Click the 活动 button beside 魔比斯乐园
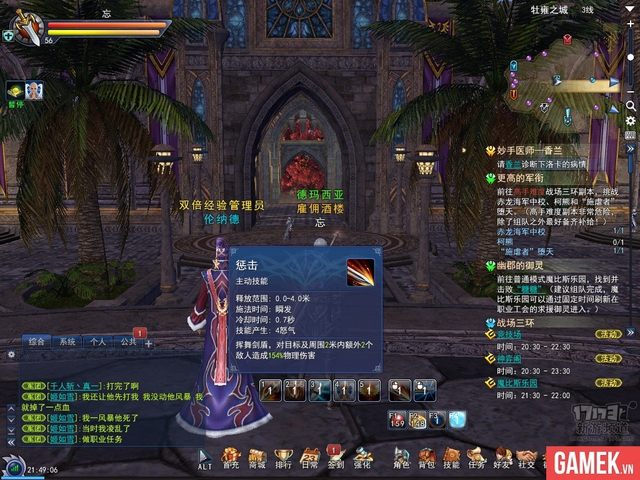Viewport: 640px width, 480px height. pos(607,383)
